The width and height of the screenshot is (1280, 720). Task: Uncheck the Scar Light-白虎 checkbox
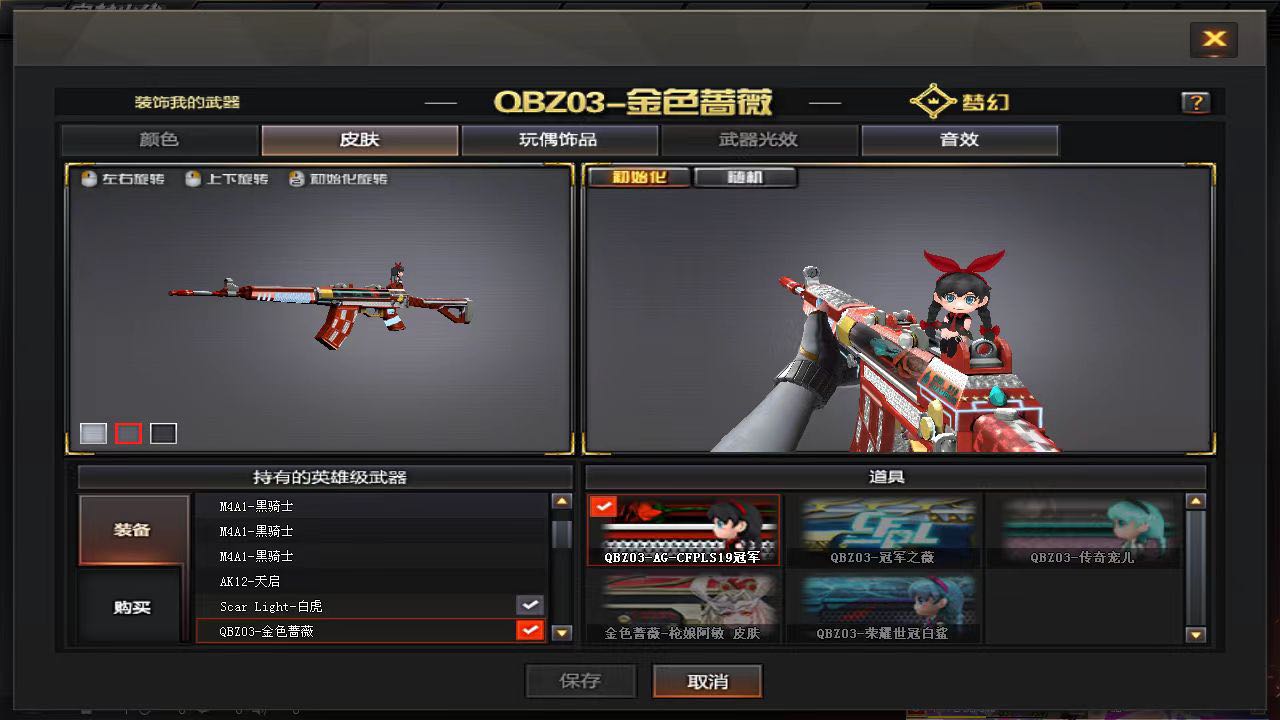coord(529,605)
